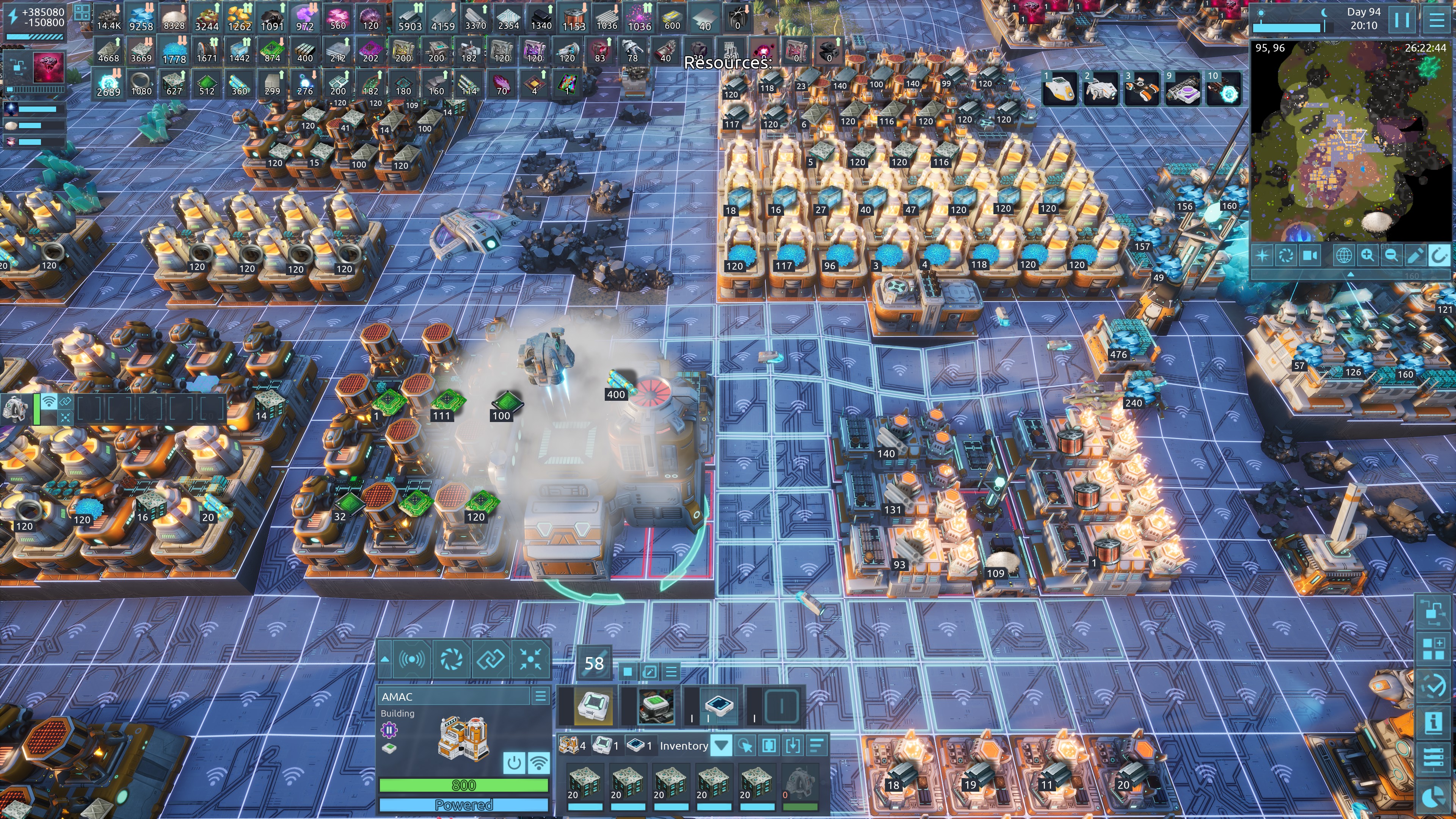
Task: Toggle the AMAC wifi connection button
Action: tap(539, 763)
